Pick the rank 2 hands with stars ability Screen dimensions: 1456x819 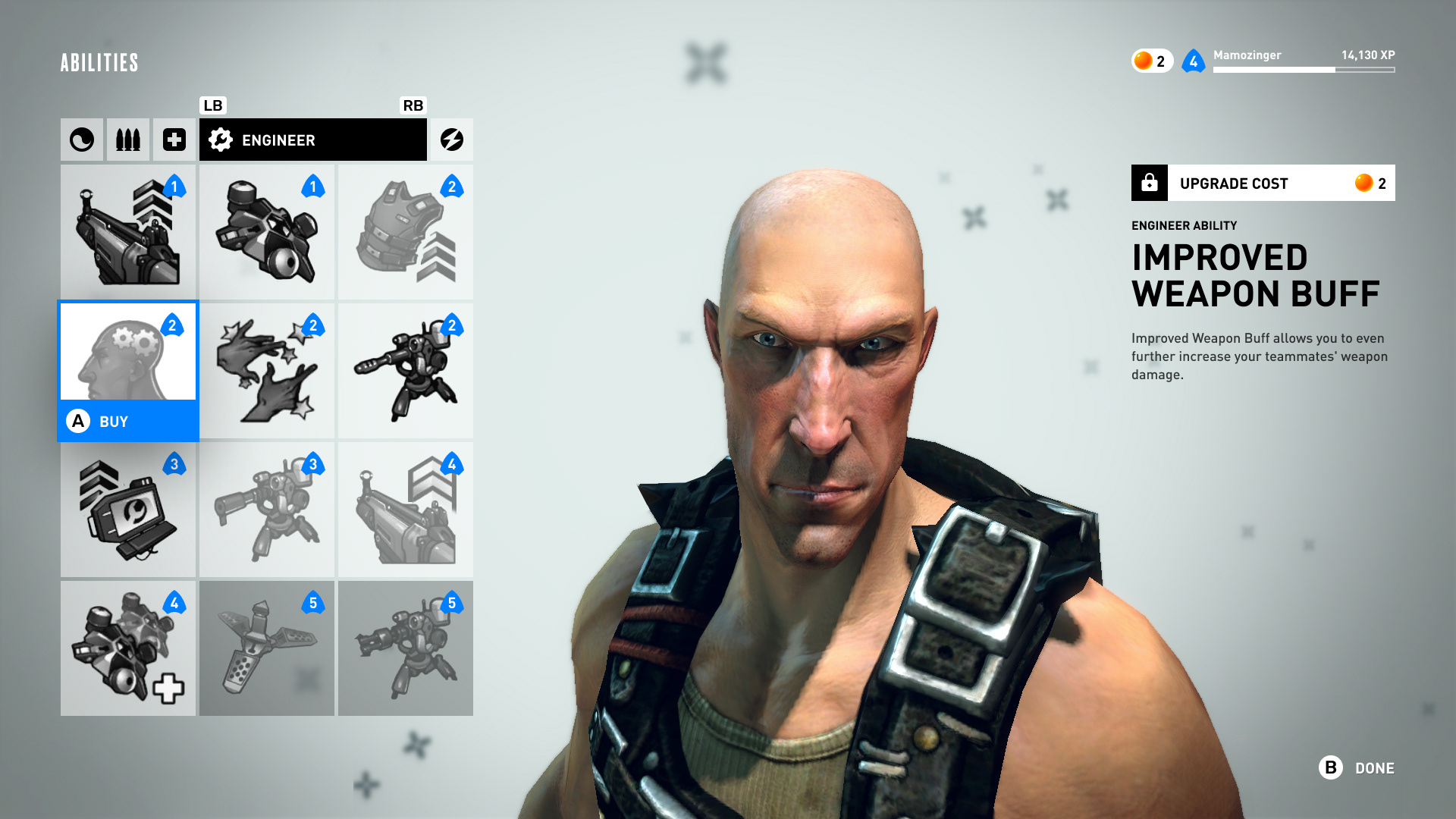[x=266, y=371]
